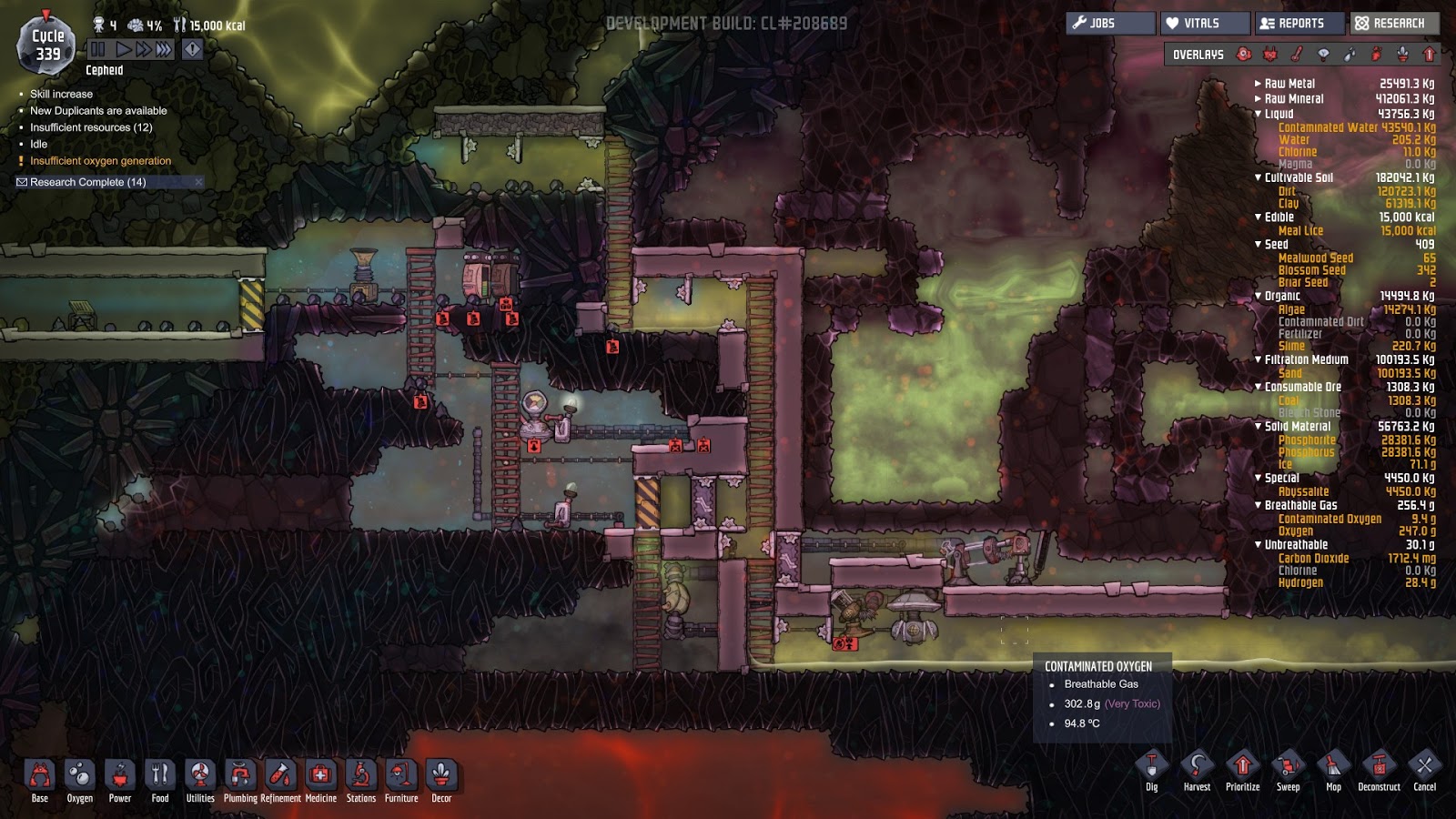Open the Research tree
1456x819 pixels.
pos(1394,23)
